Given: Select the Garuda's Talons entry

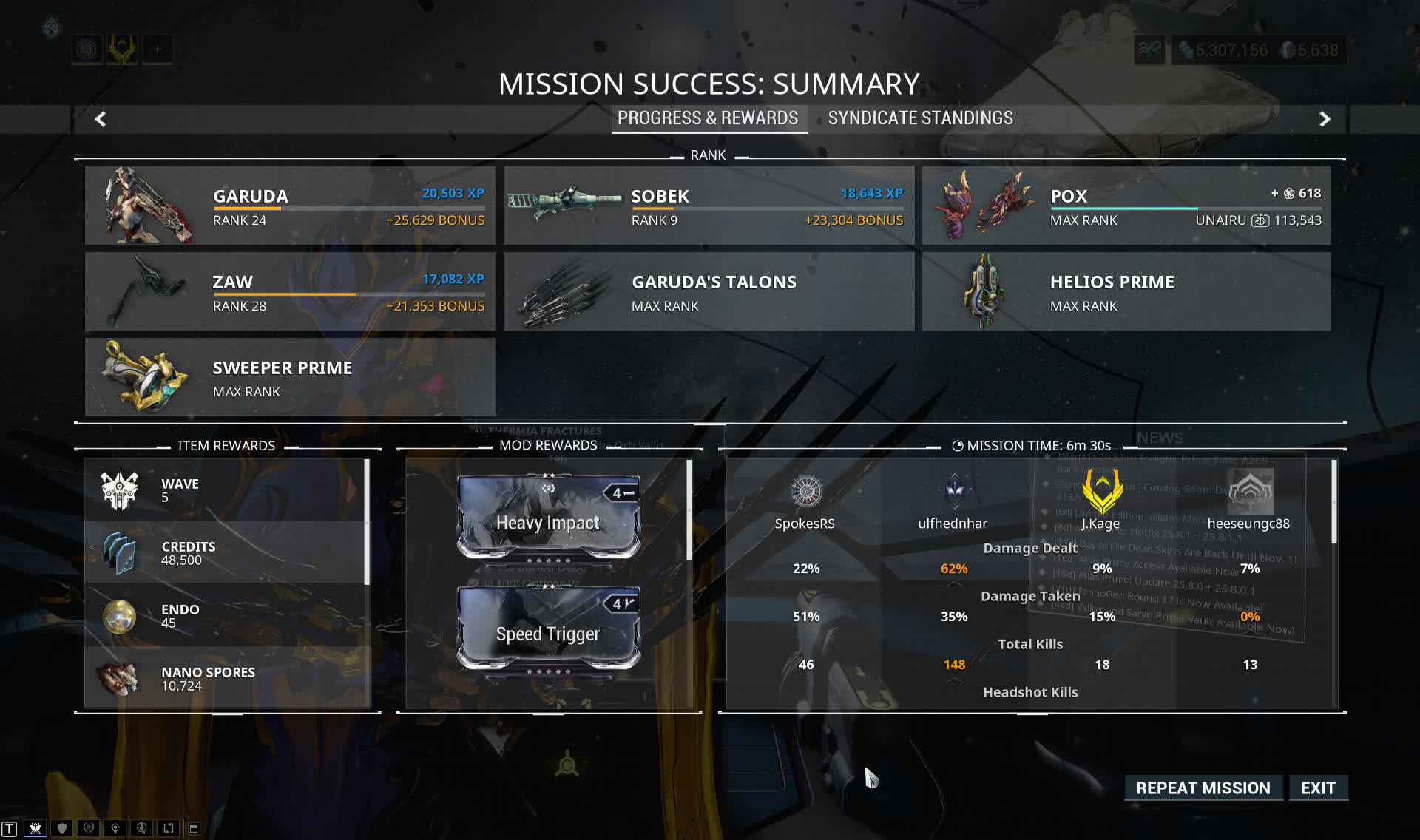Looking at the screenshot, I should [x=709, y=291].
